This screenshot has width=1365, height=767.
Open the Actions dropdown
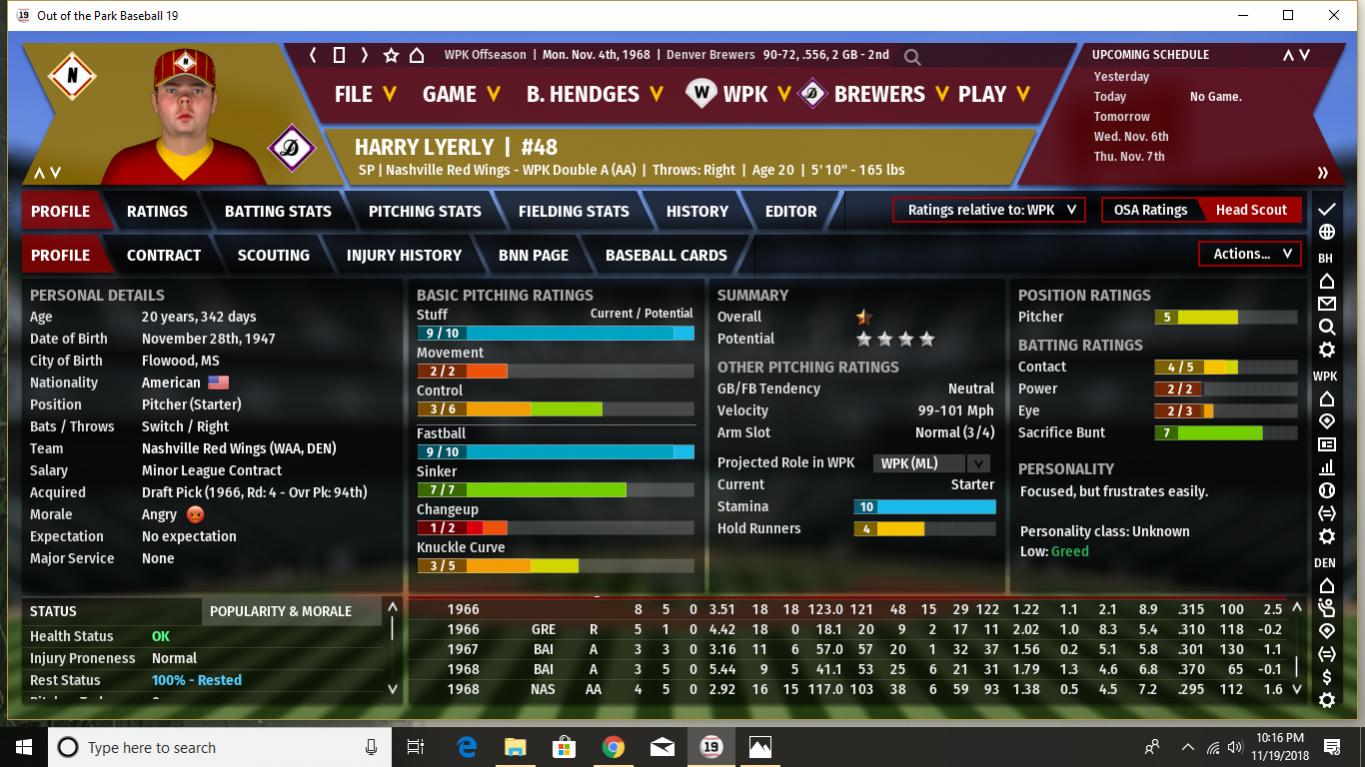click(x=1251, y=254)
